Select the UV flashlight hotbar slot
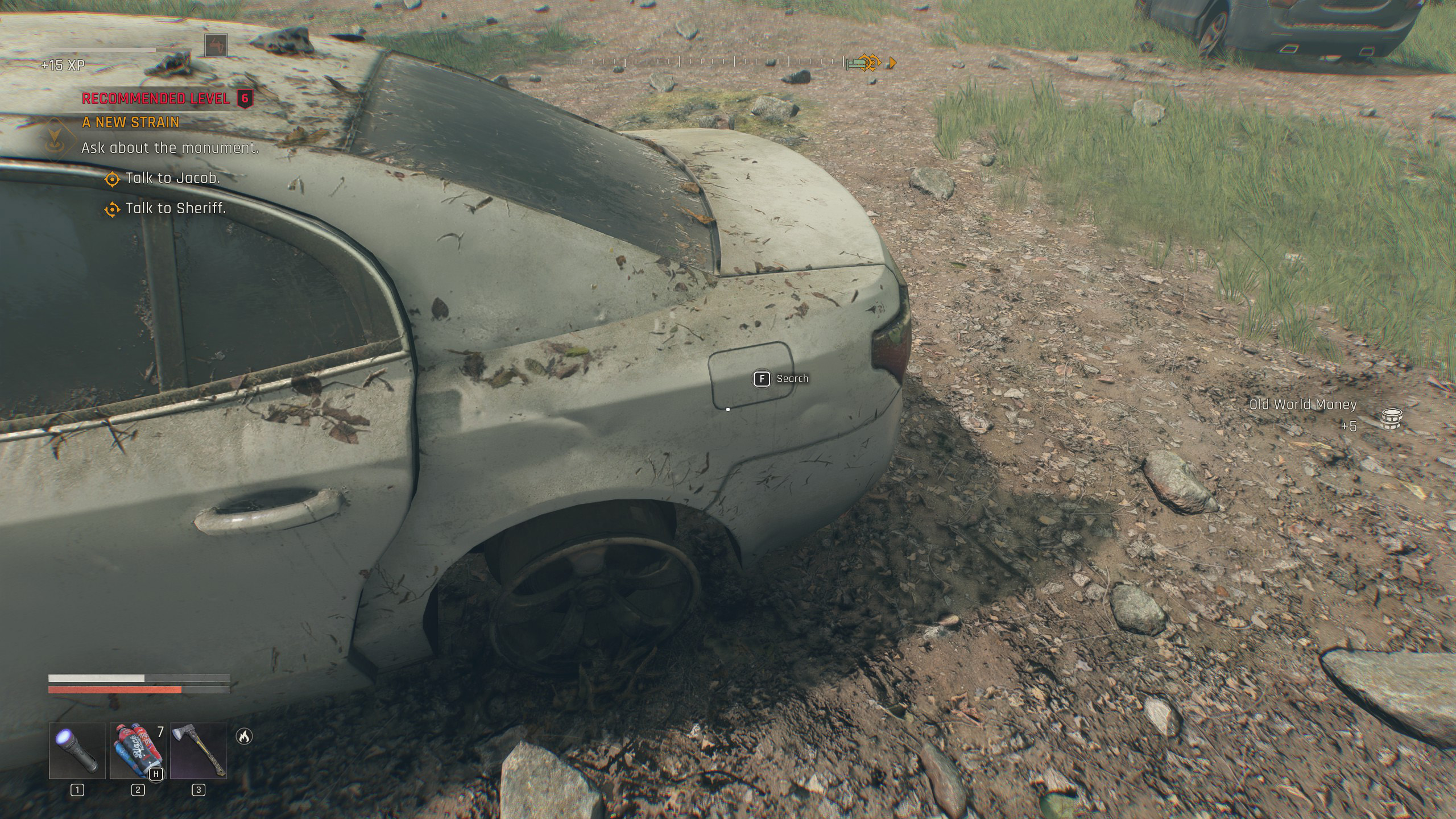 (77, 750)
